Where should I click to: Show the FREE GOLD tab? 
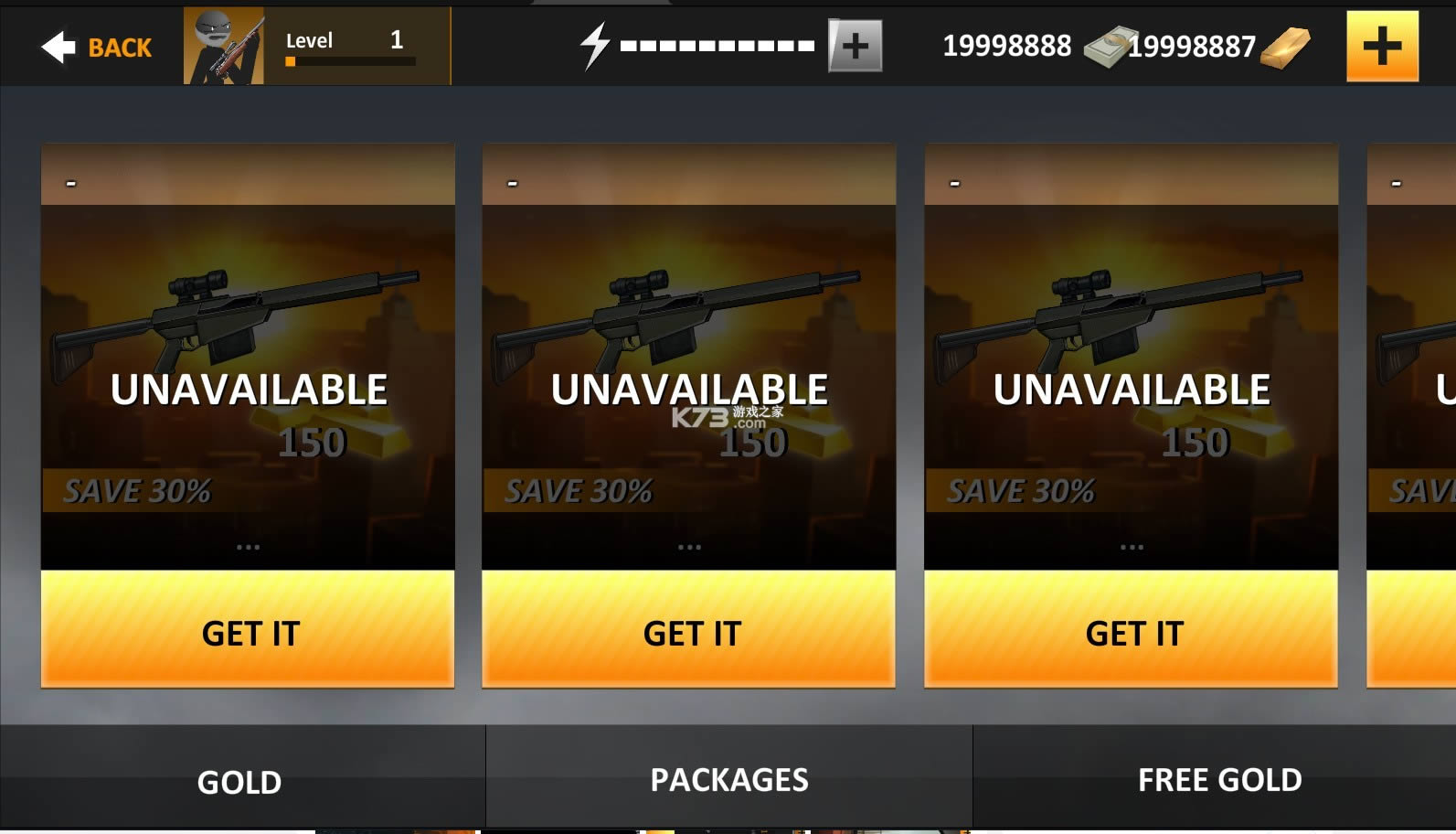pos(1218,778)
